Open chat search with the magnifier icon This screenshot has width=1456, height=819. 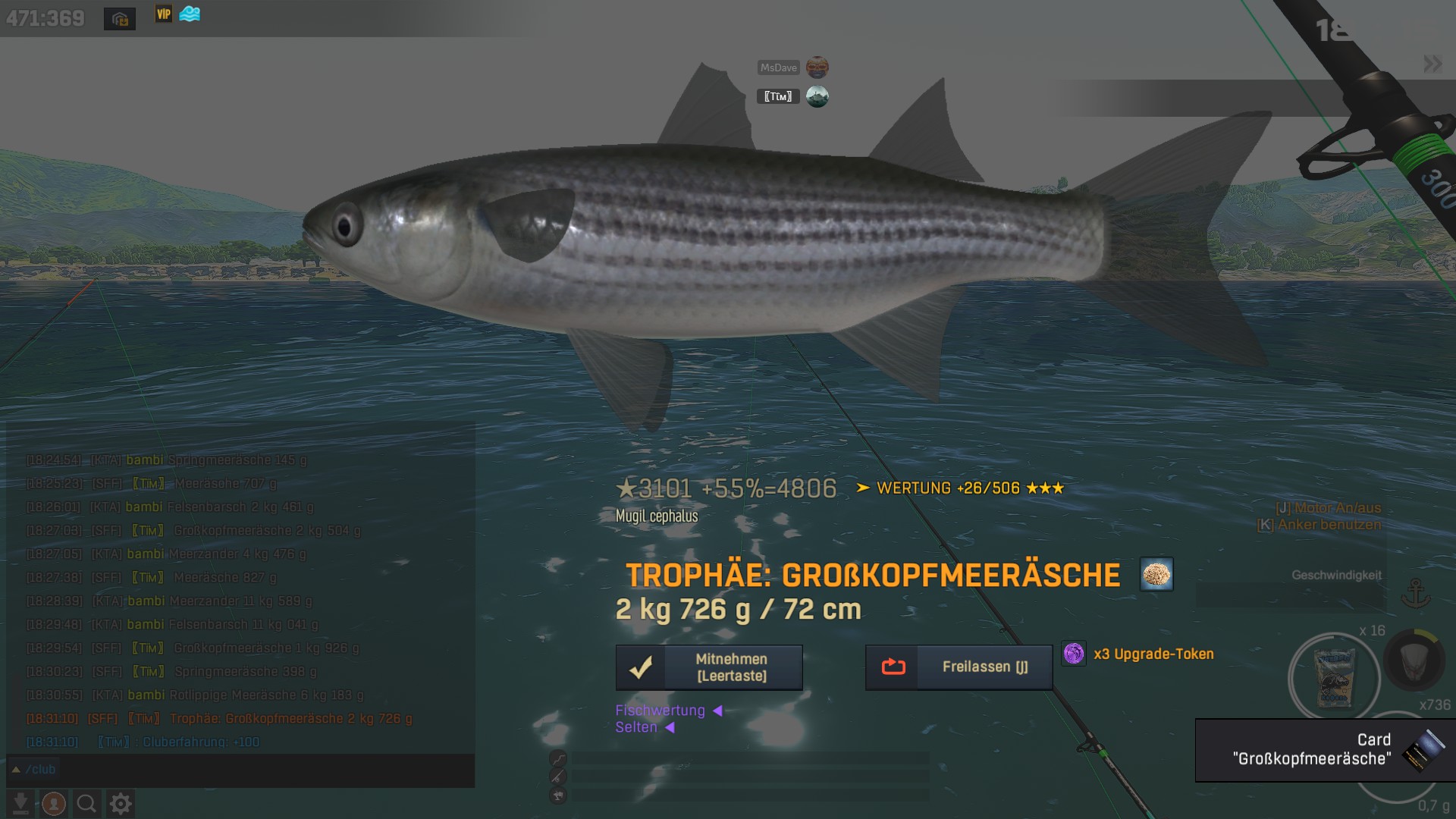pos(86,803)
